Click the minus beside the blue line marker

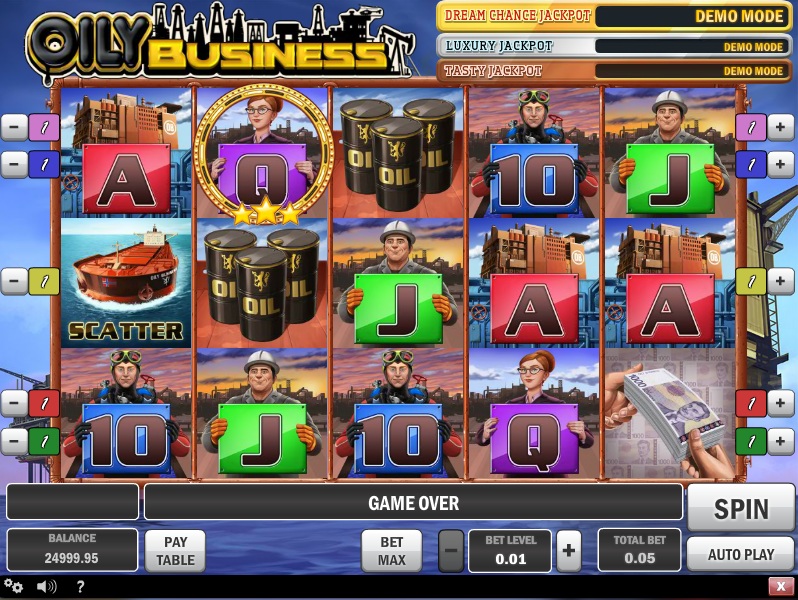14,164
